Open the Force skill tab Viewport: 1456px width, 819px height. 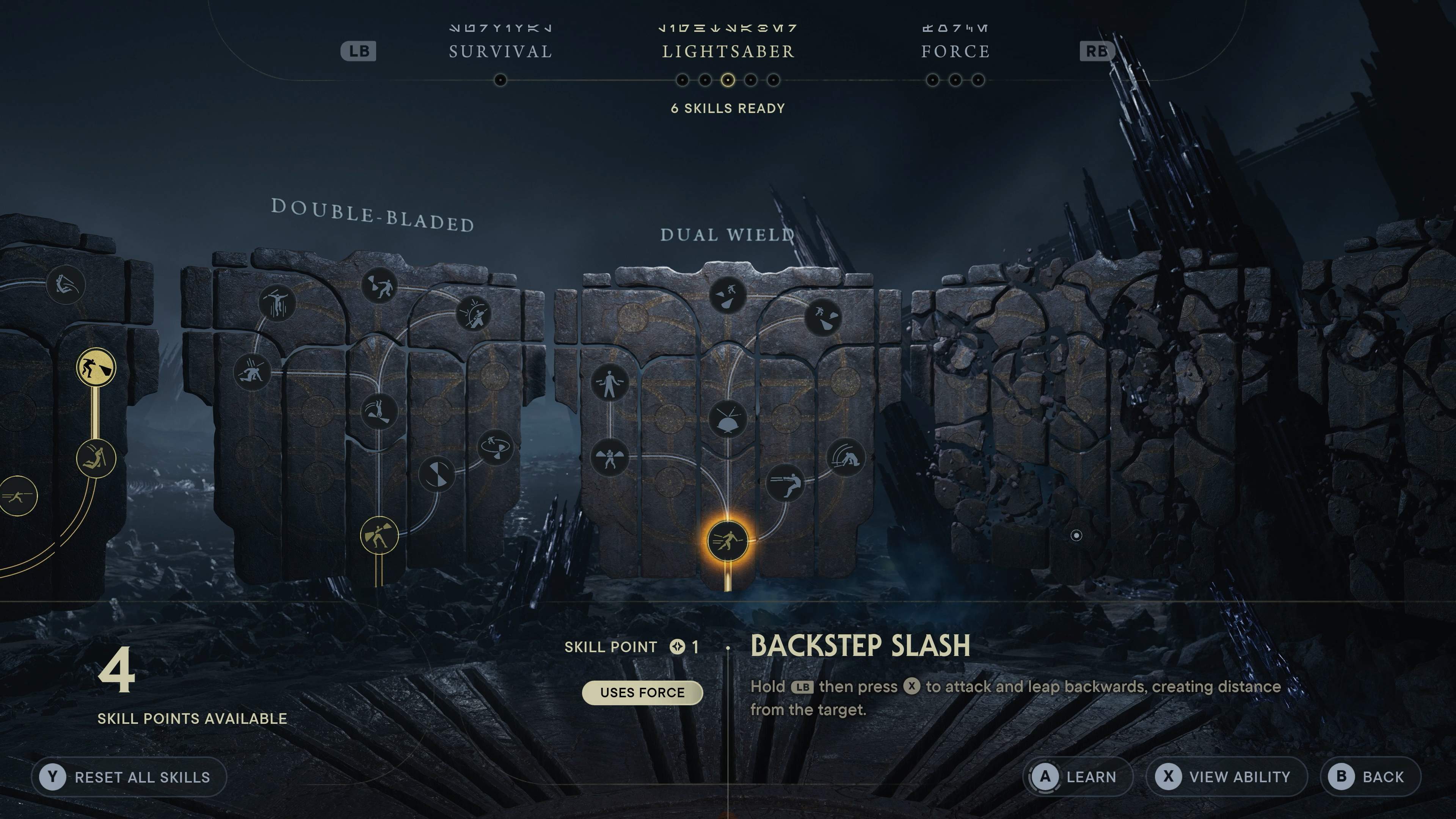tap(955, 52)
